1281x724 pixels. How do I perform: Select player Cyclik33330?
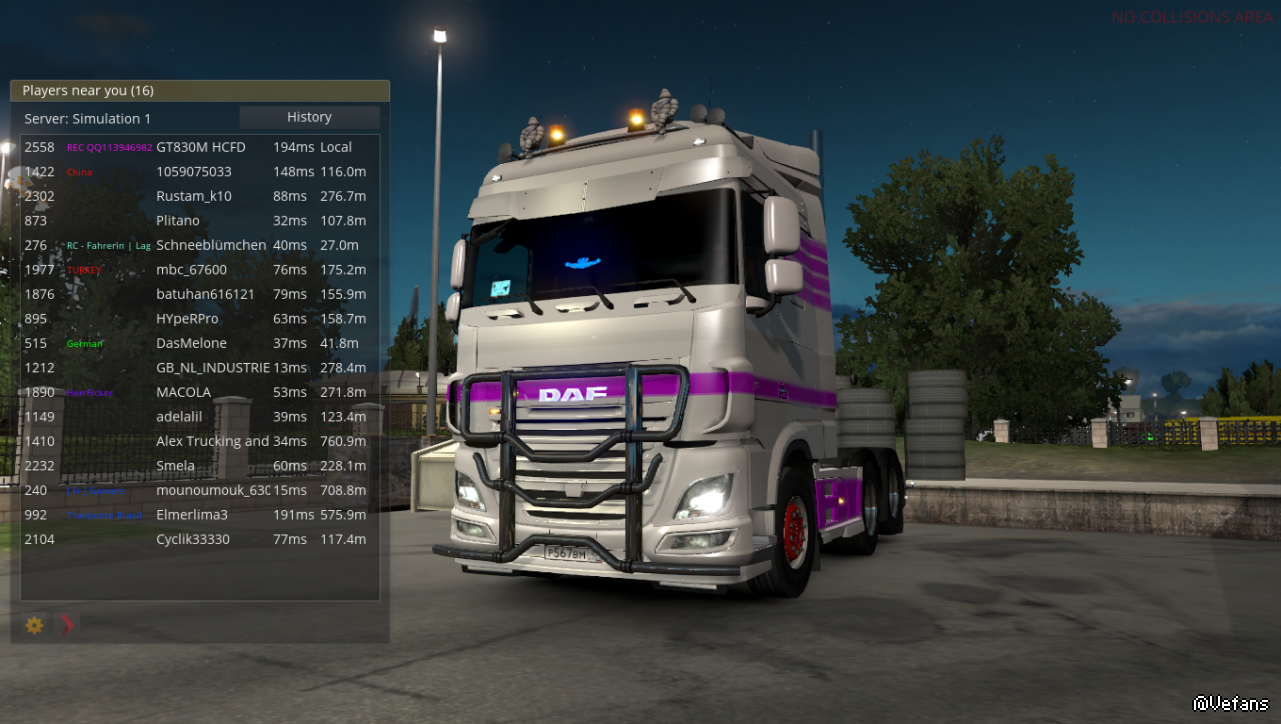pyautogui.click(x=193, y=539)
